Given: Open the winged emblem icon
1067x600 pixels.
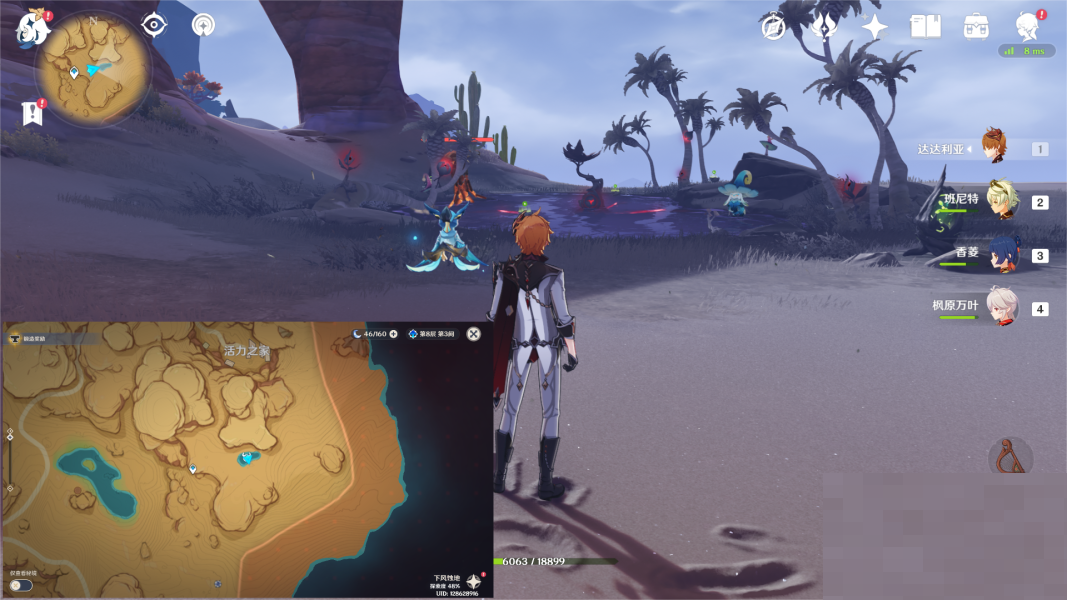Looking at the screenshot, I should coord(824,27).
